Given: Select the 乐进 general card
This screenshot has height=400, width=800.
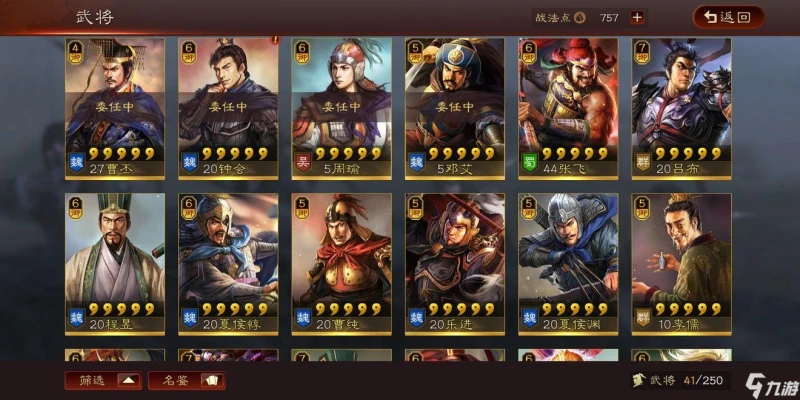Looking at the screenshot, I should (455, 263).
